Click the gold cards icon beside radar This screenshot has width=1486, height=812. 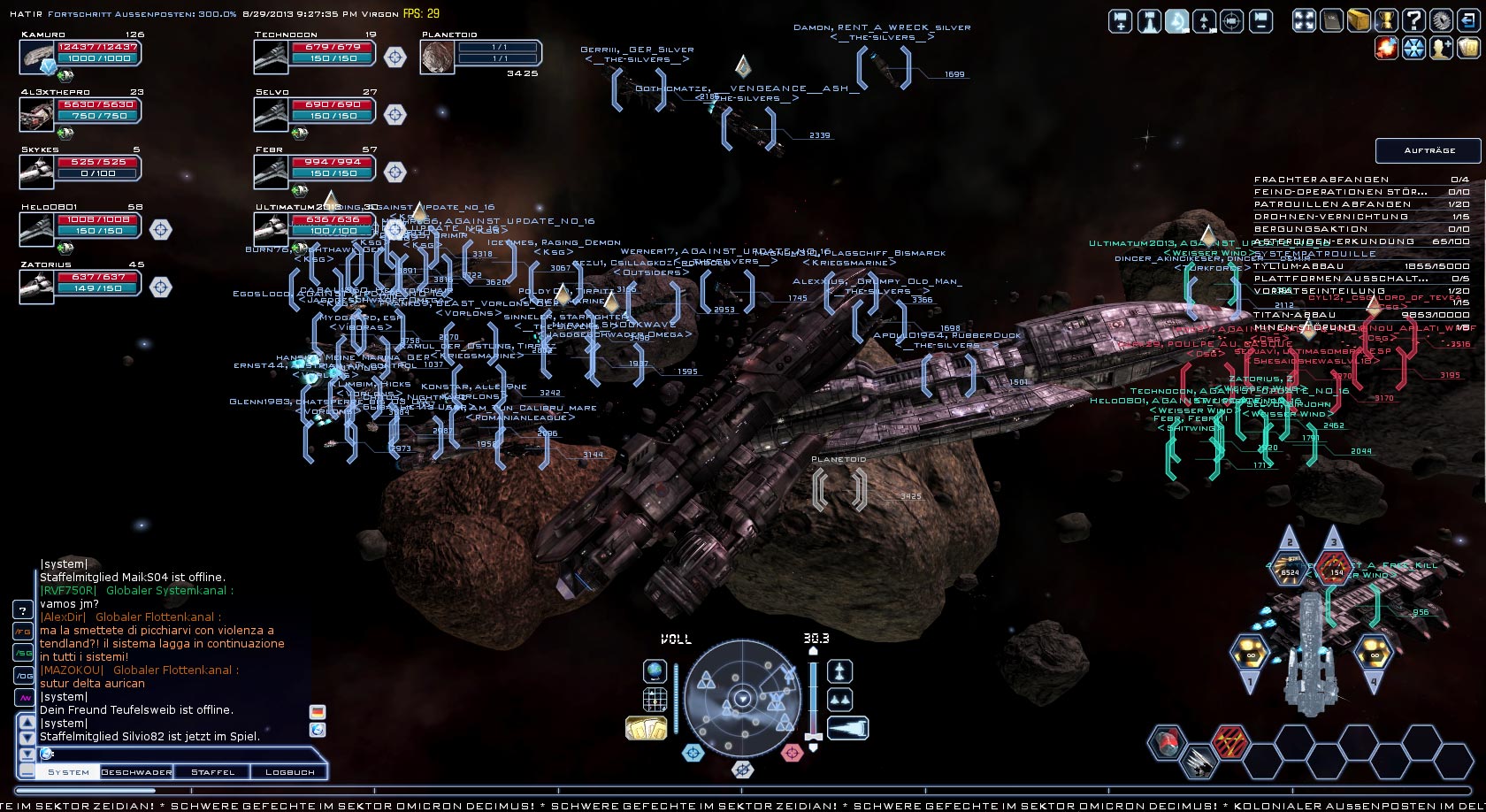(x=647, y=728)
